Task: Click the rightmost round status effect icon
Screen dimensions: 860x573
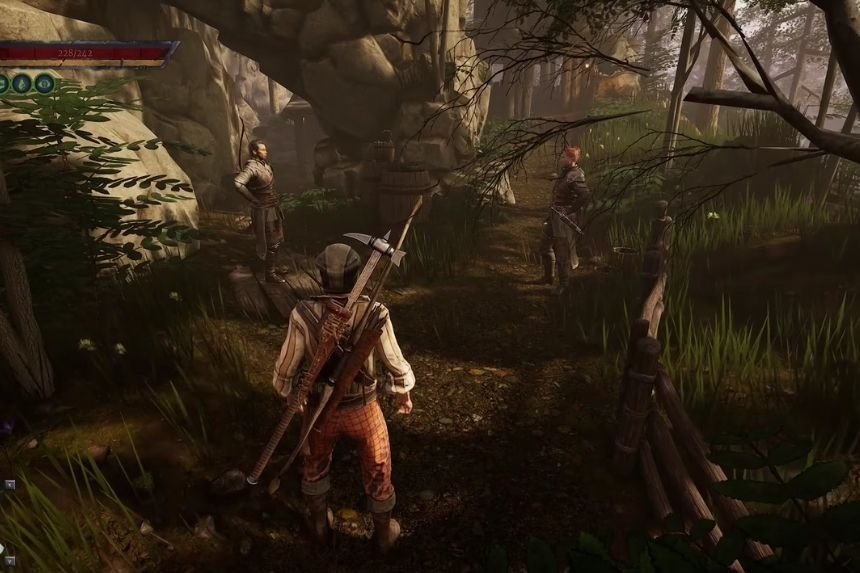Action: pos(45,83)
